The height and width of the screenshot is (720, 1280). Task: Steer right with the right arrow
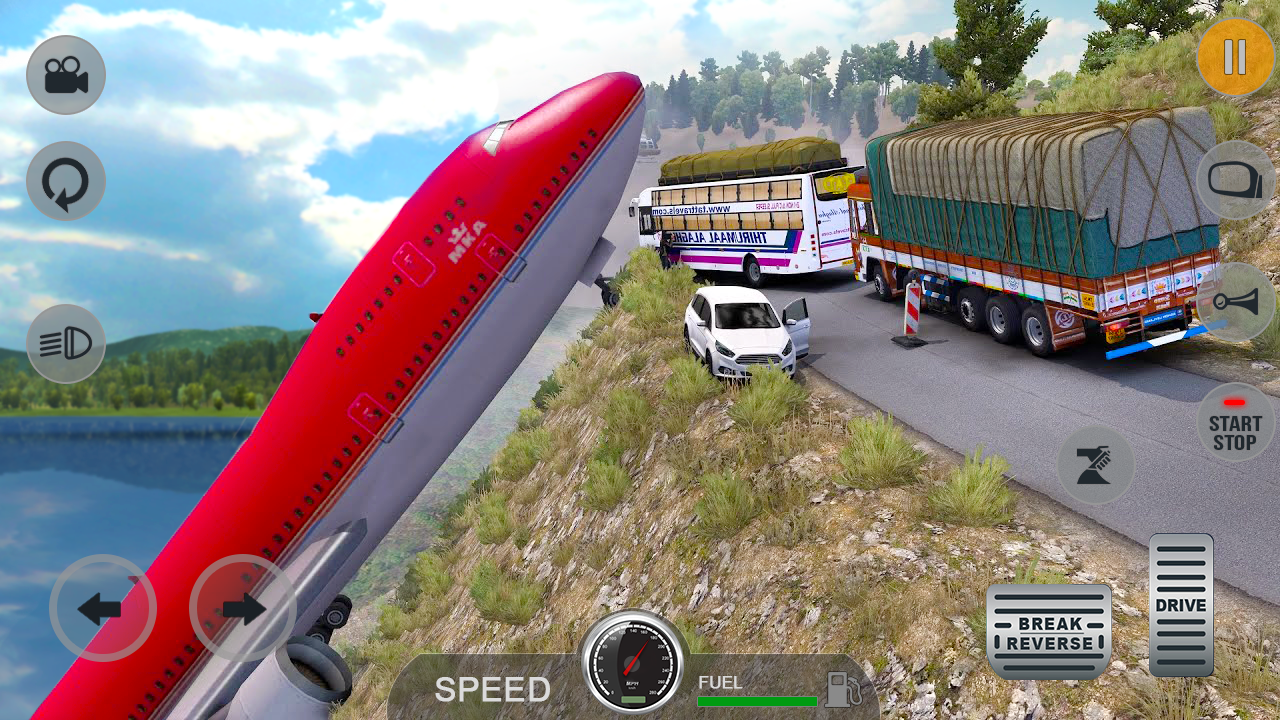pos(242,608)
